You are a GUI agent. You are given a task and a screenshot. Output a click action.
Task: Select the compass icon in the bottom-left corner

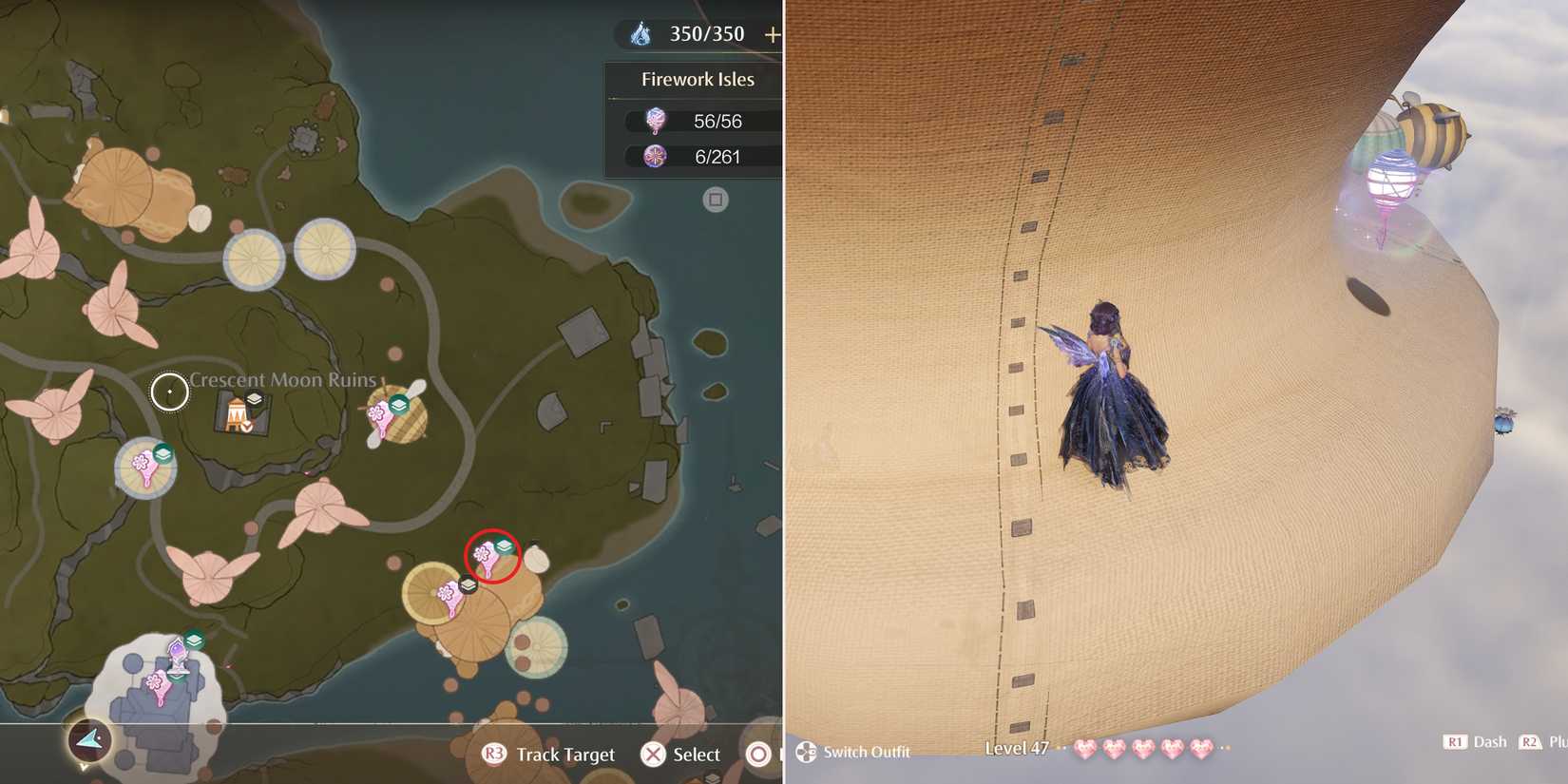pos(90,741)
